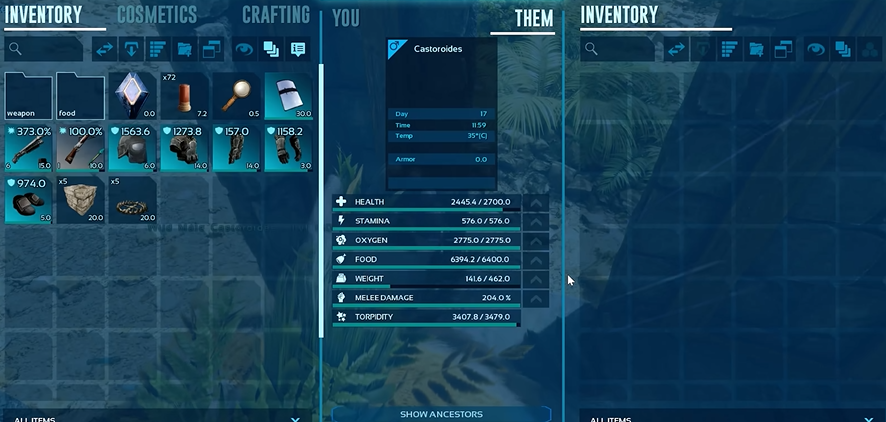The width and height of the screenshot is (886, 422).
Task: Pick the magnifying glass item
Action: tap(237, 97)
